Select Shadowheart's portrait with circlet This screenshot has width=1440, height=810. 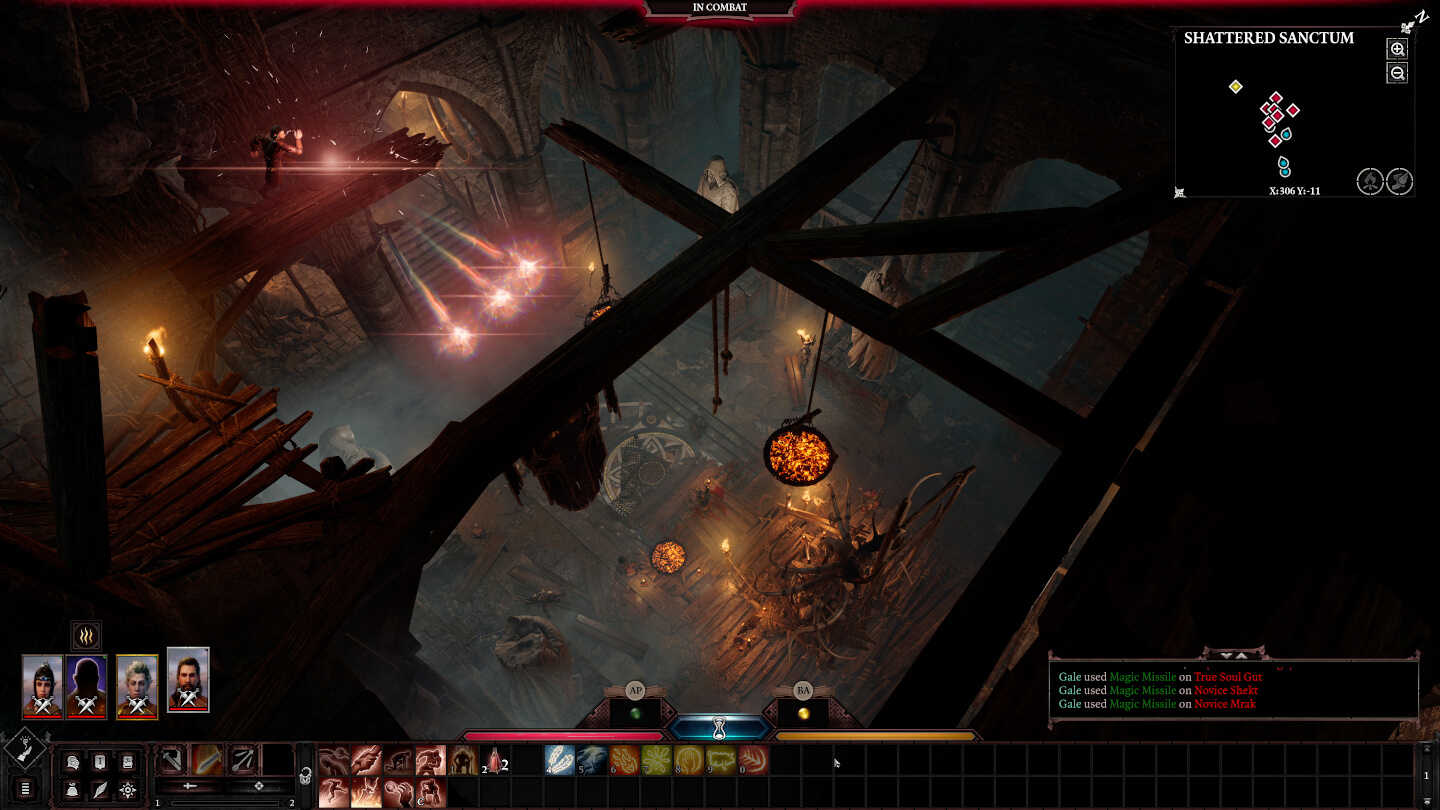42,686
